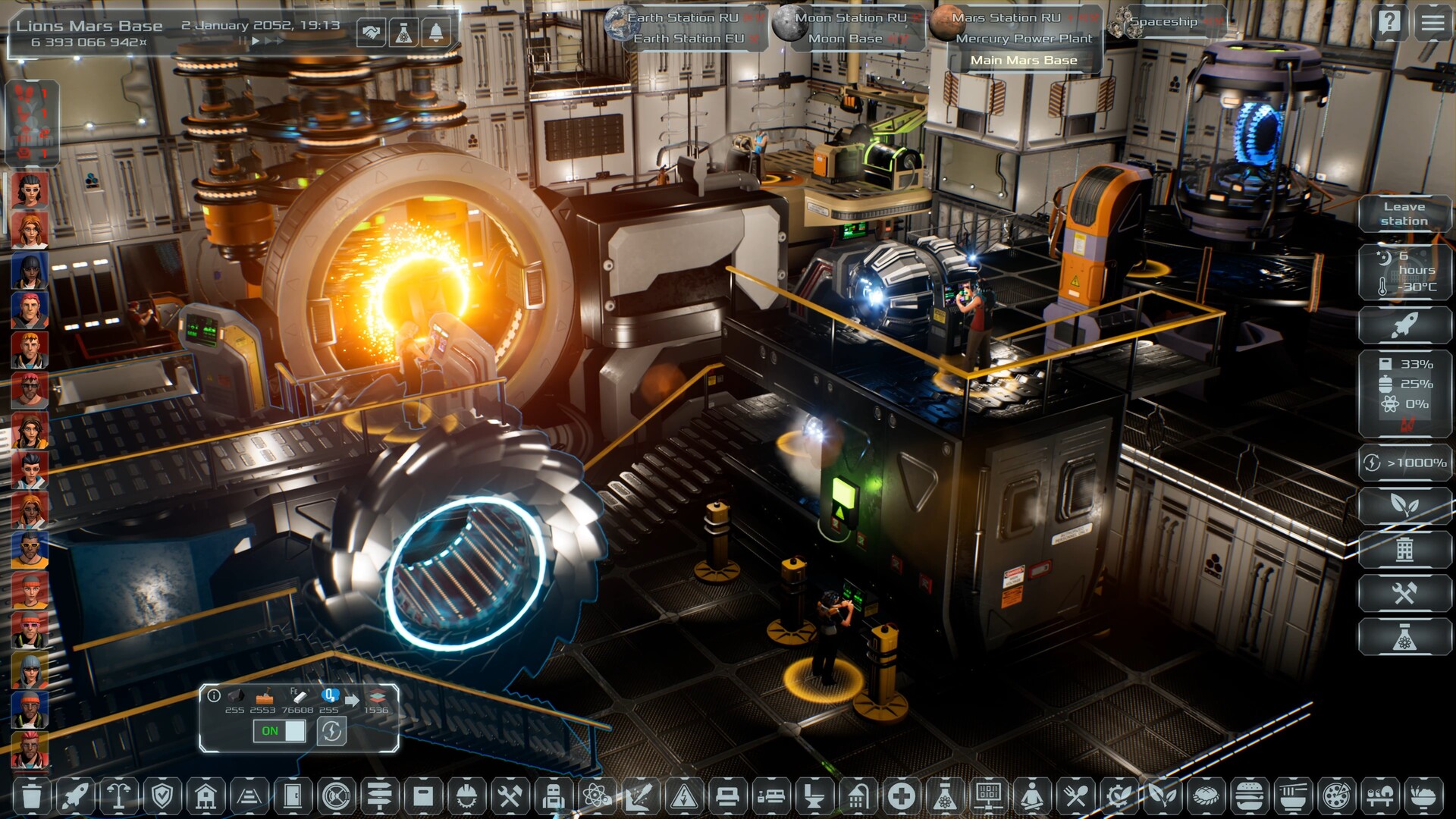Open the handshake trade icon

coord(371,33)
